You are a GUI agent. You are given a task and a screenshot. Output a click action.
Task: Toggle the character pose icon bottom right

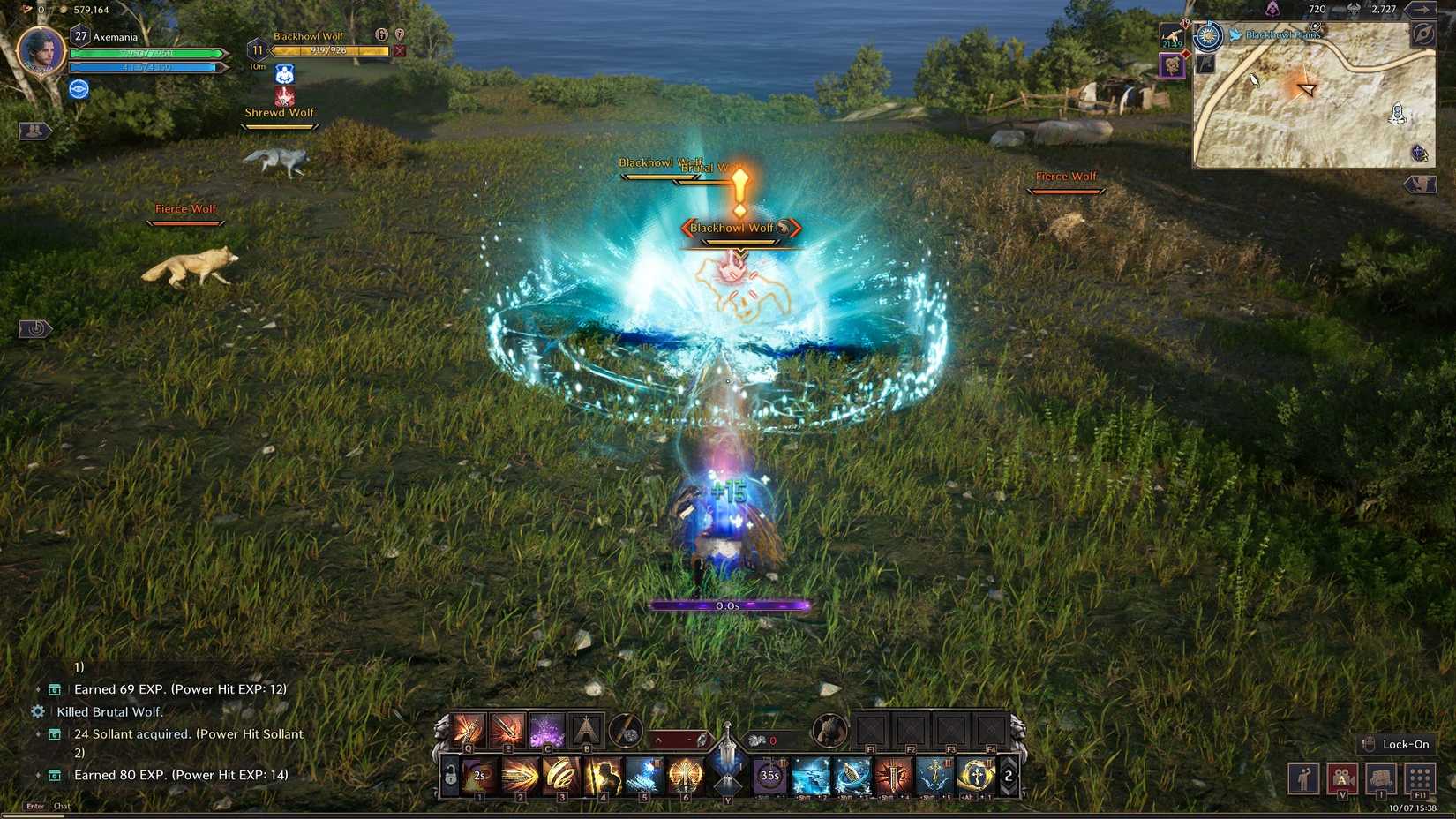point(1304,778)
